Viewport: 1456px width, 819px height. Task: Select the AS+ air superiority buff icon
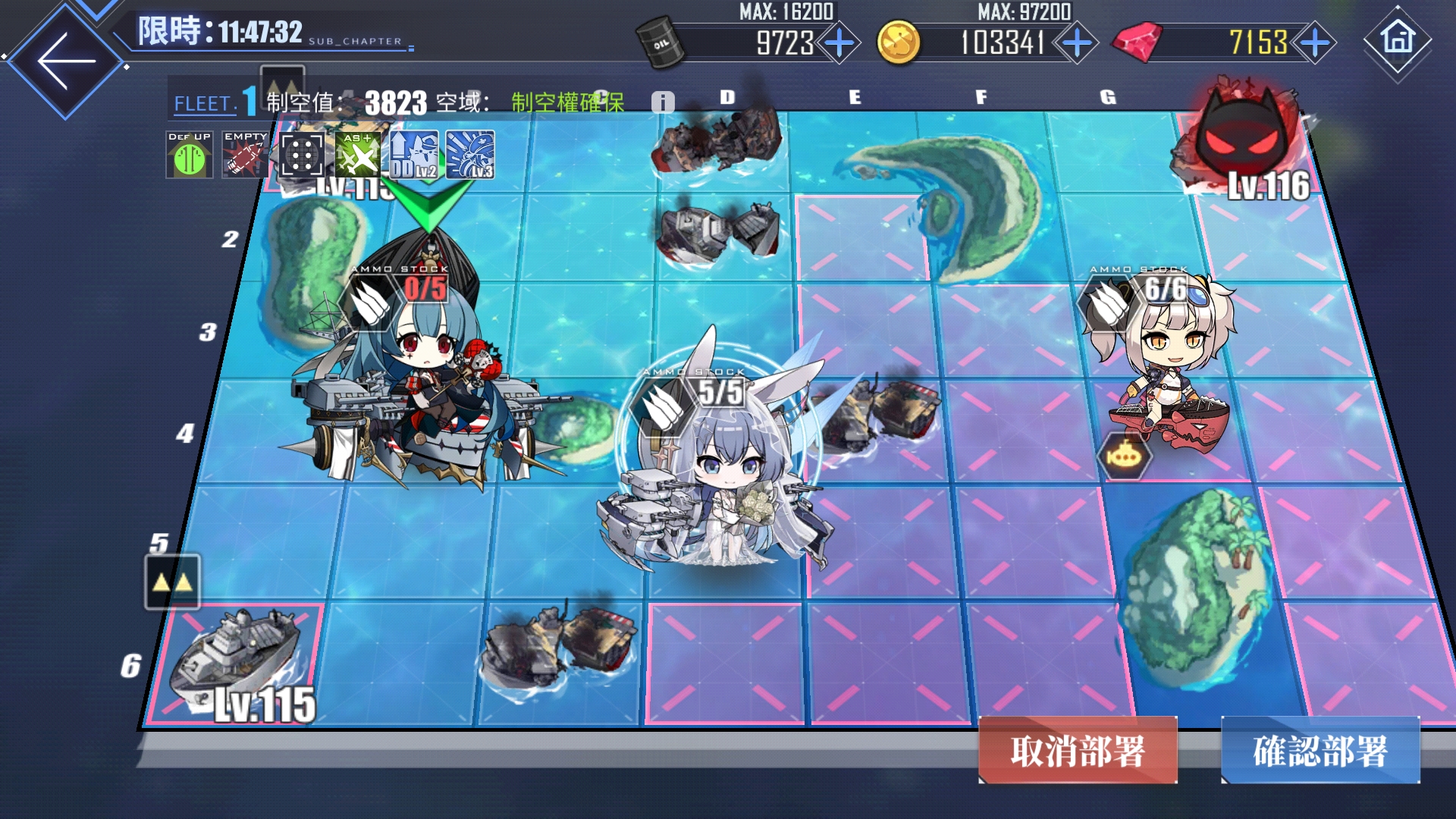coord(358,155)
